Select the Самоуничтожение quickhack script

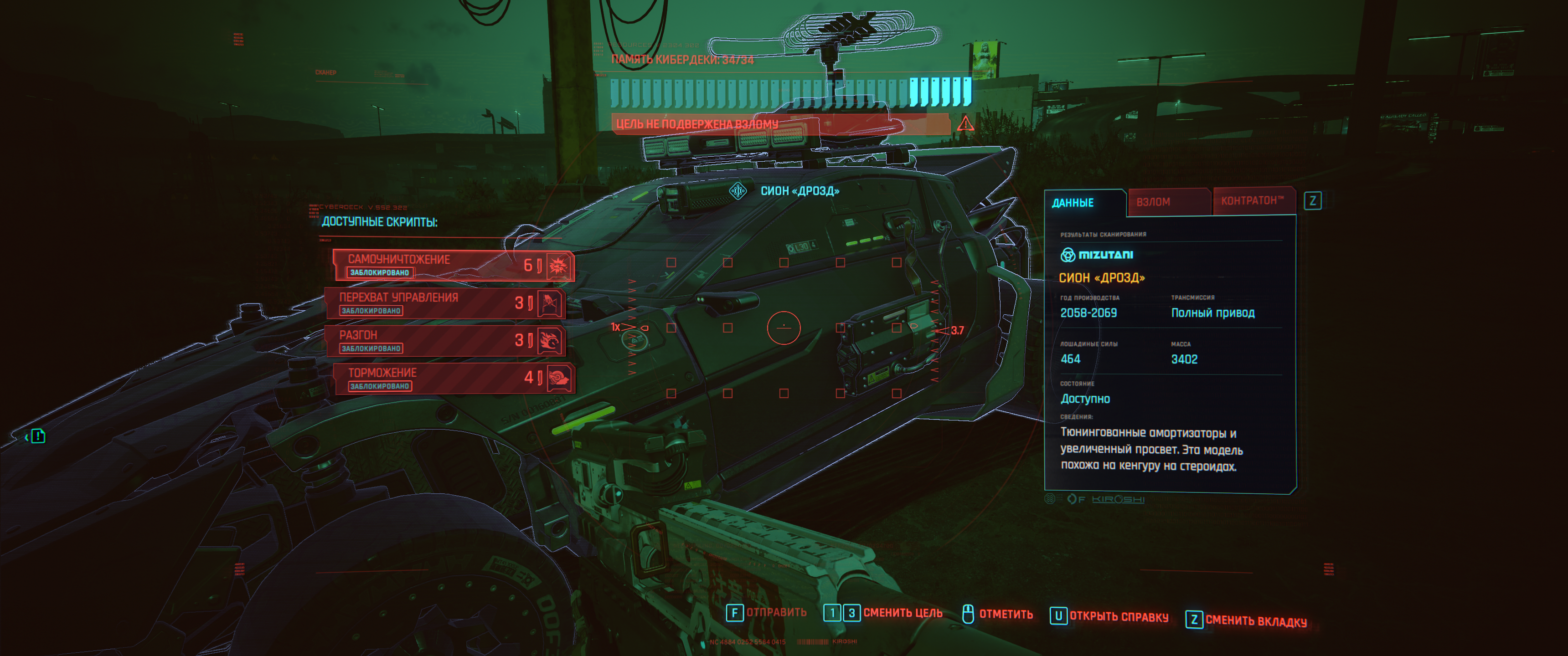[x=453, y=265]
